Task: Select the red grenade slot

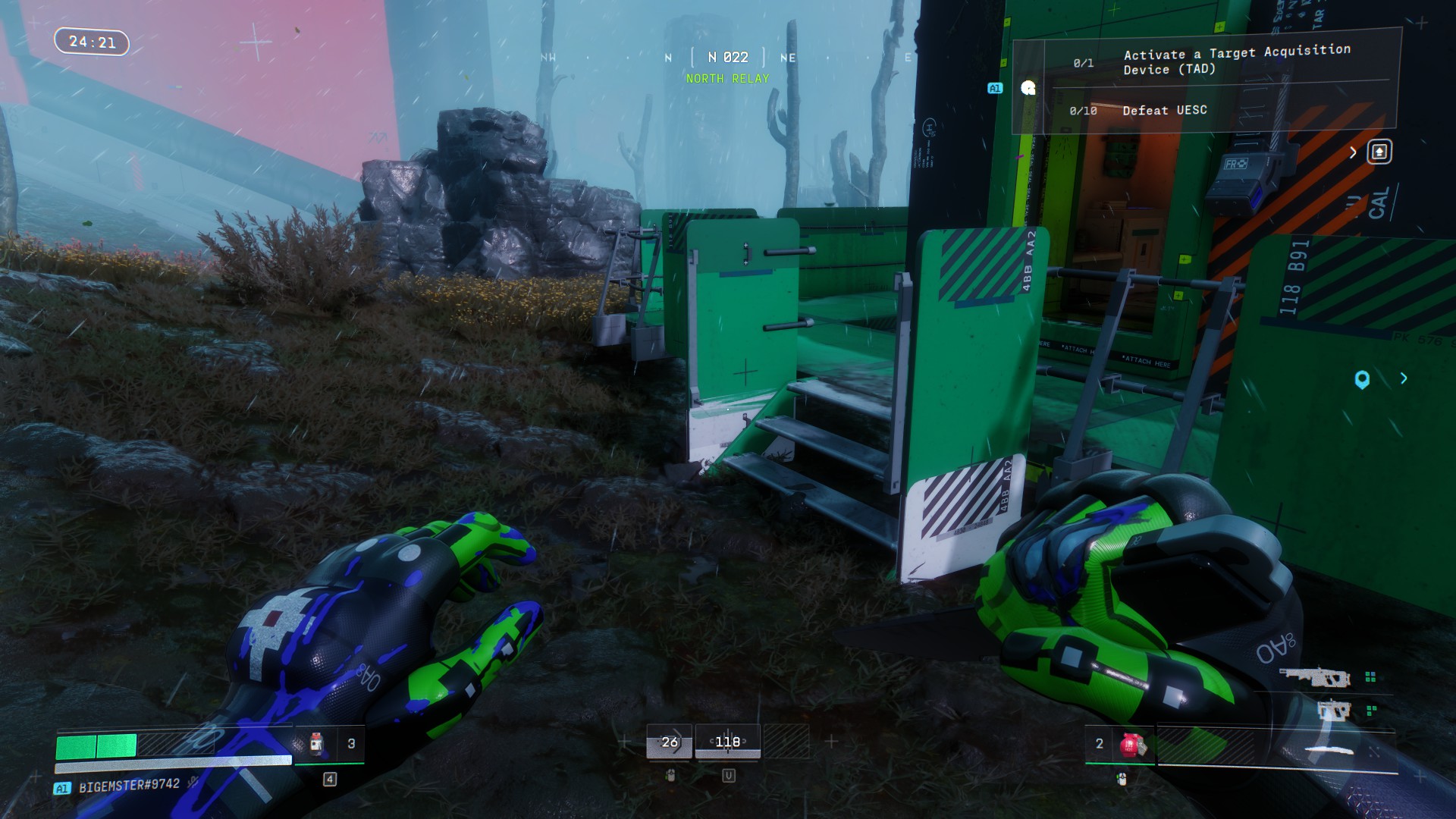Action: tap(1131, 745)
